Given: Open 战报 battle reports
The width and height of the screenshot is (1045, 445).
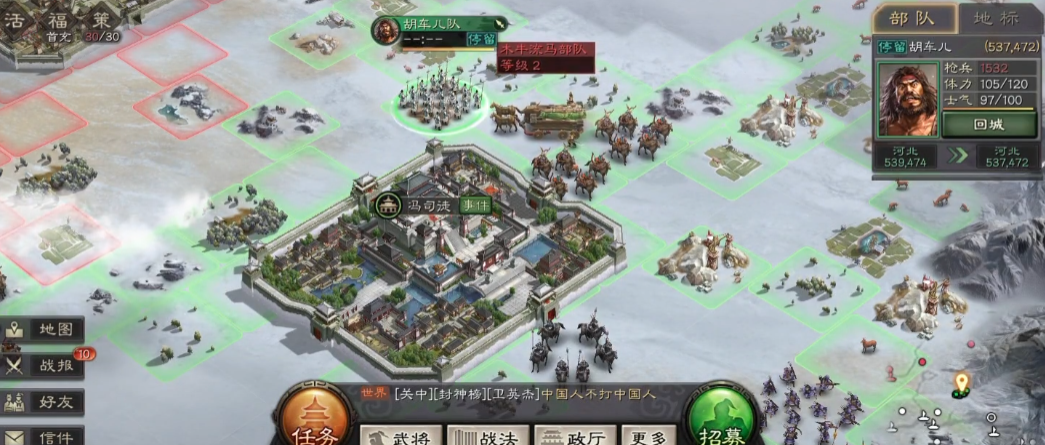Looking at the screenshot, I should [43, 365].
